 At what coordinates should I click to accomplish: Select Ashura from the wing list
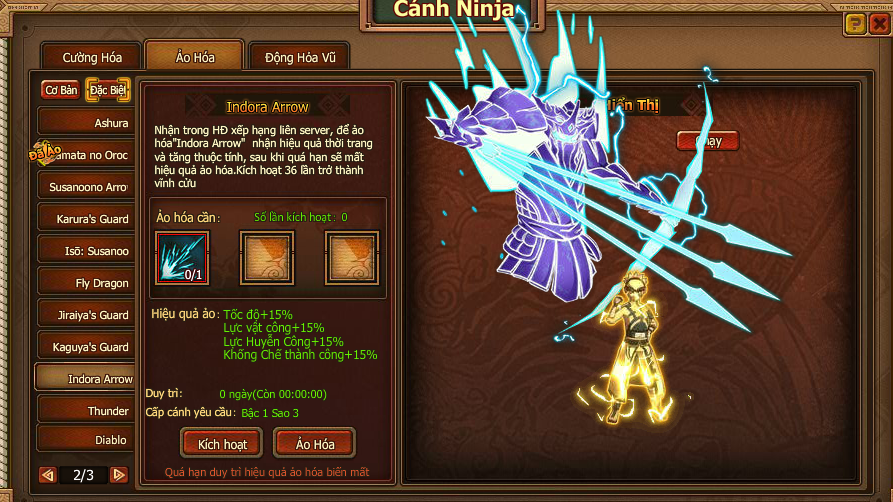(86, 123)
